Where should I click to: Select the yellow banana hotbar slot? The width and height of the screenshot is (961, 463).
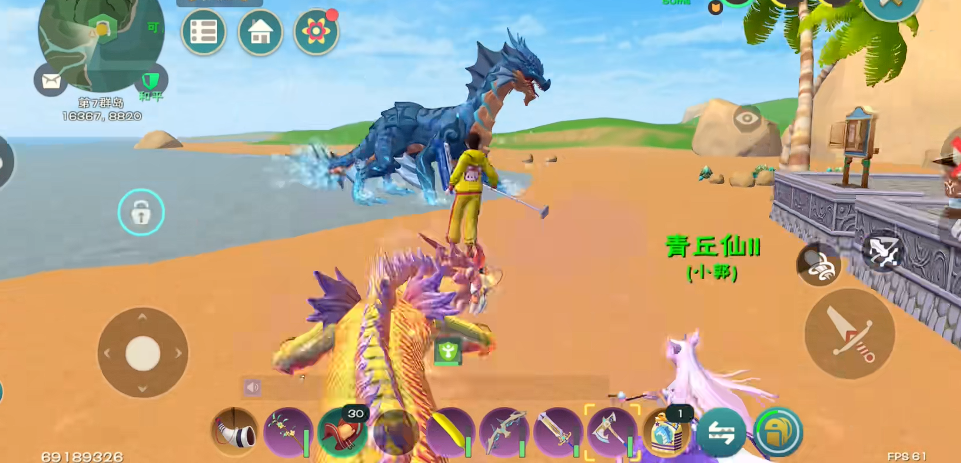pos(449,432)
